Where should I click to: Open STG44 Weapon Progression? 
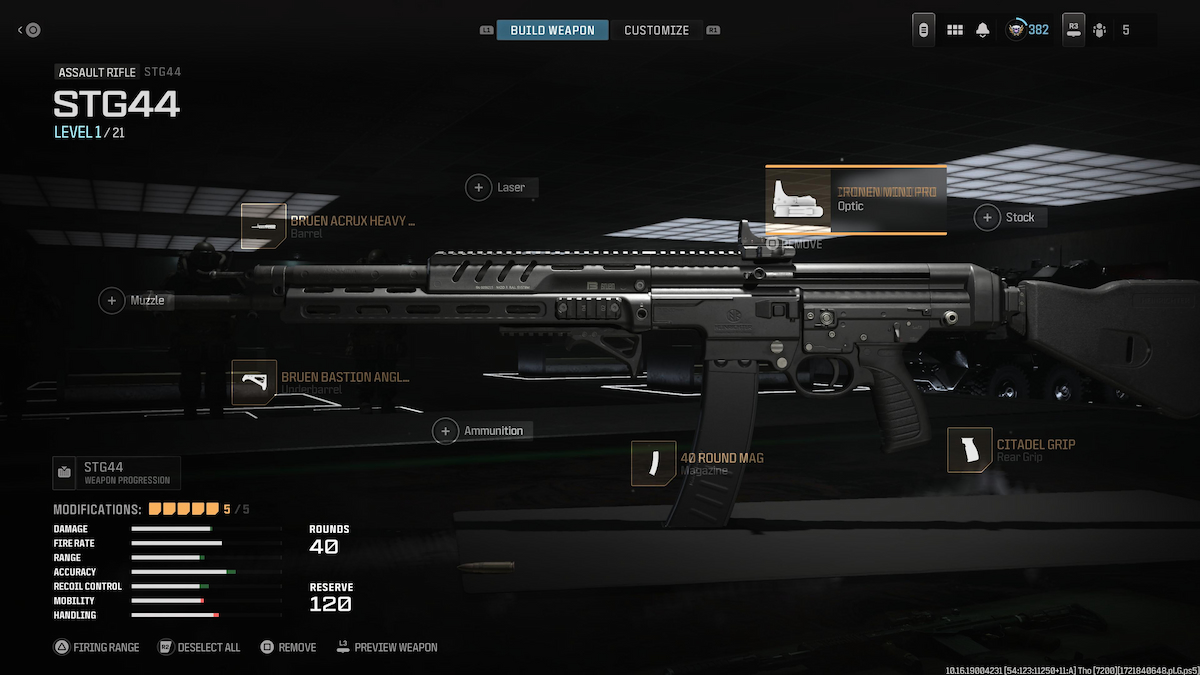pos(117,472)
